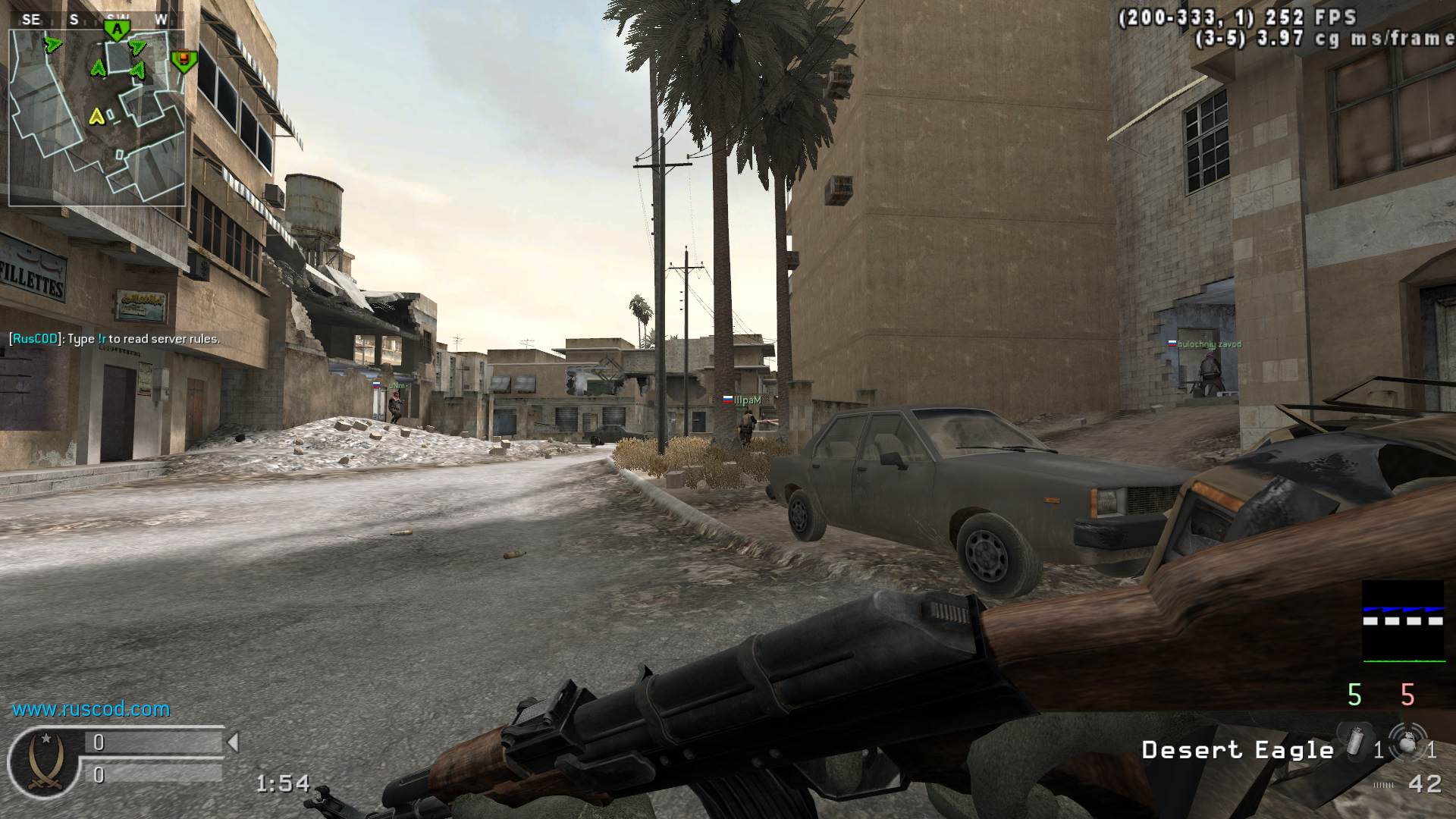
Task: Click the RusCOD server rules chat message
Action: coord(115,339)
